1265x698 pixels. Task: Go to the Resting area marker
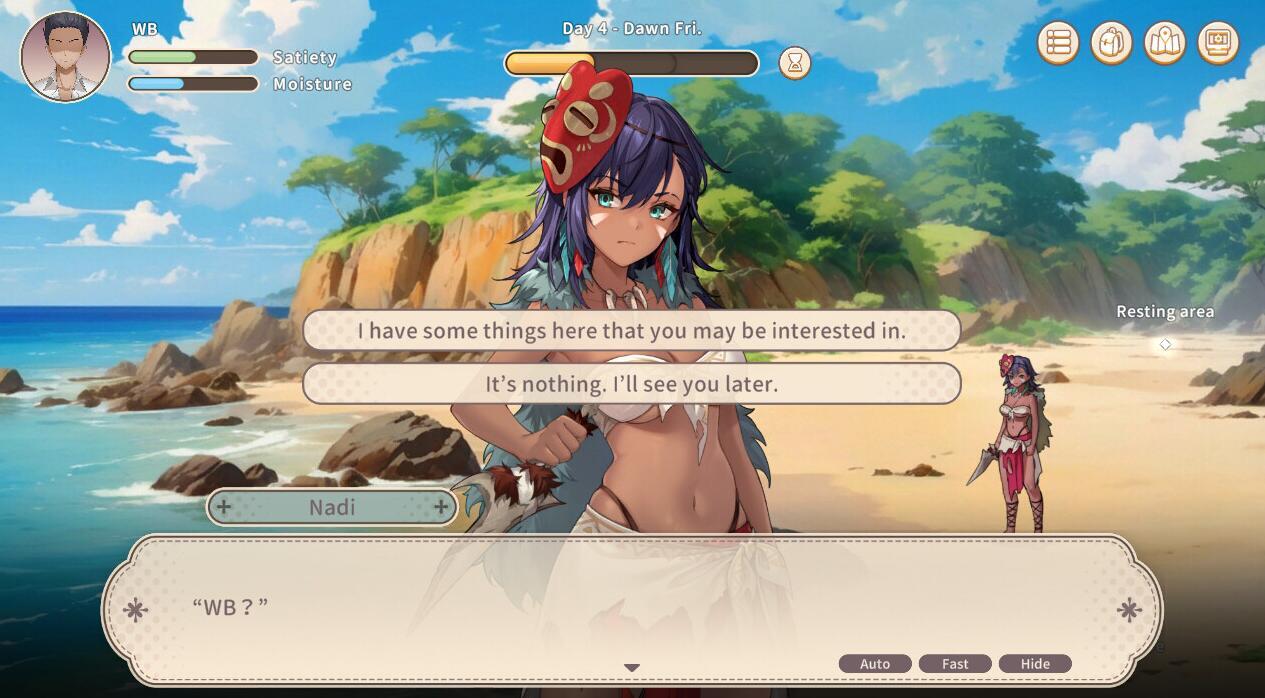(1165, 344)
